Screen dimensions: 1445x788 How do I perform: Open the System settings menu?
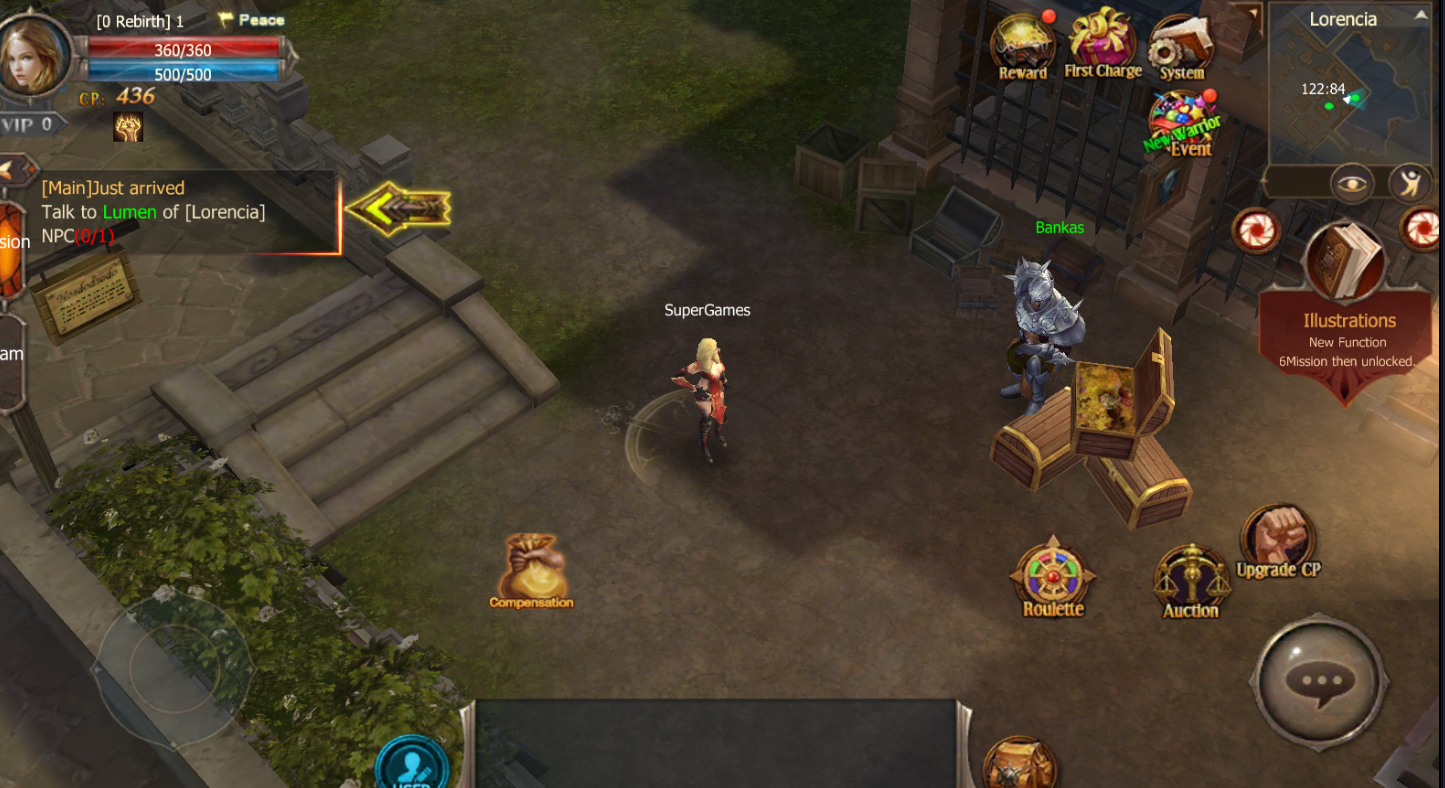pyautogui.click(x=1181, y=47)
